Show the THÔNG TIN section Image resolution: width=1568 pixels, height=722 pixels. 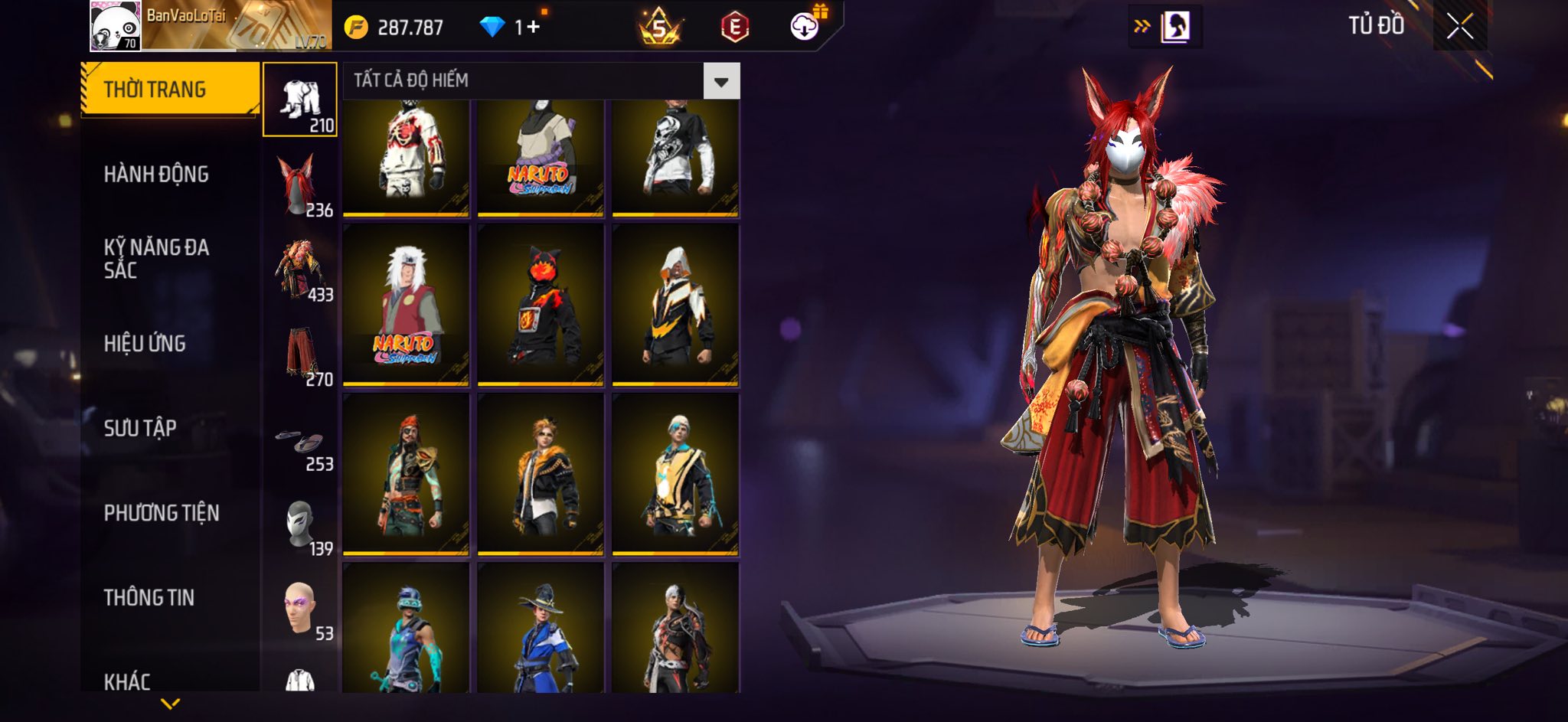pos(149,597)
